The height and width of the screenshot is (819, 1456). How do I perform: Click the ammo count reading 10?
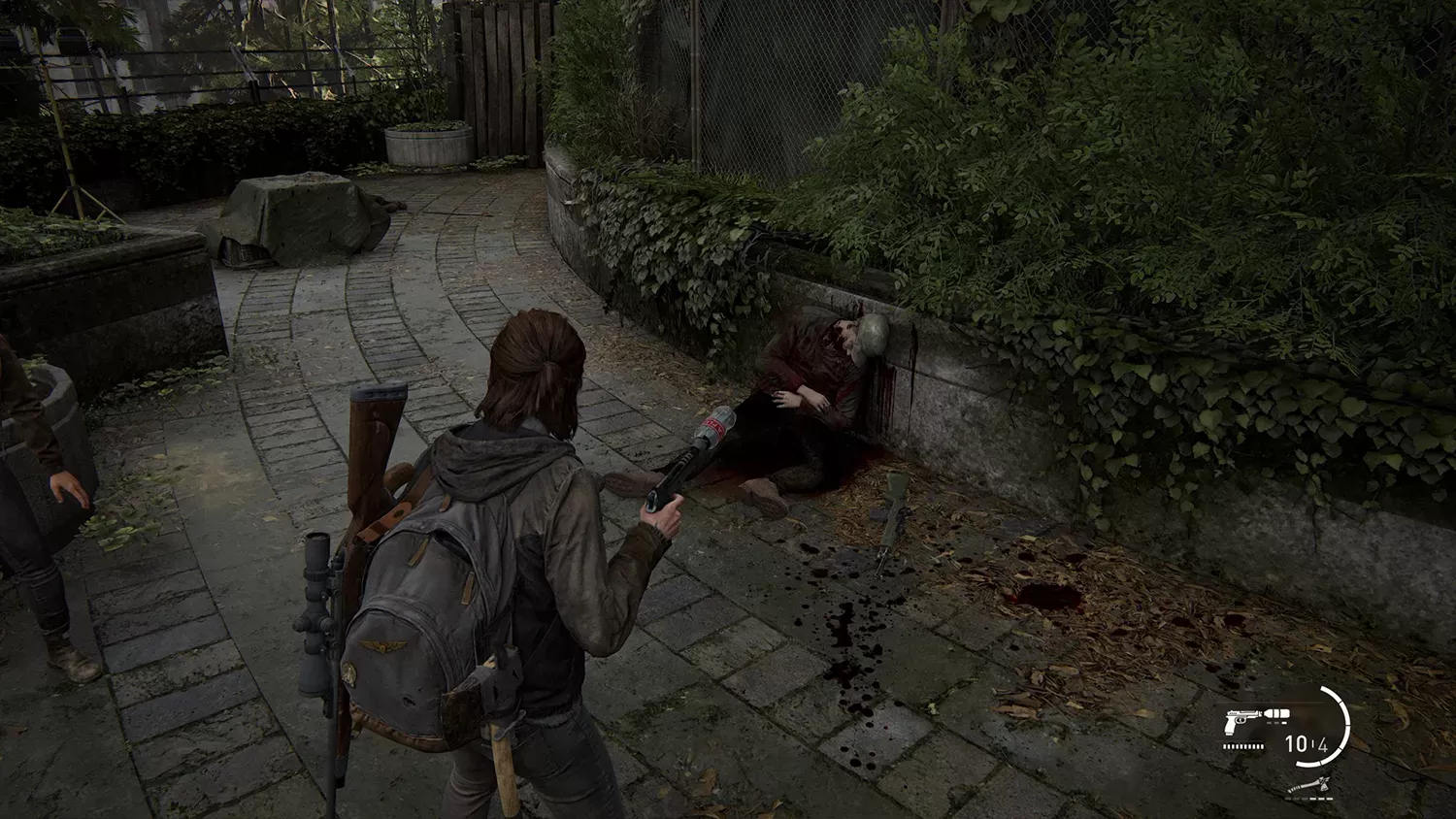point(1296,744)
